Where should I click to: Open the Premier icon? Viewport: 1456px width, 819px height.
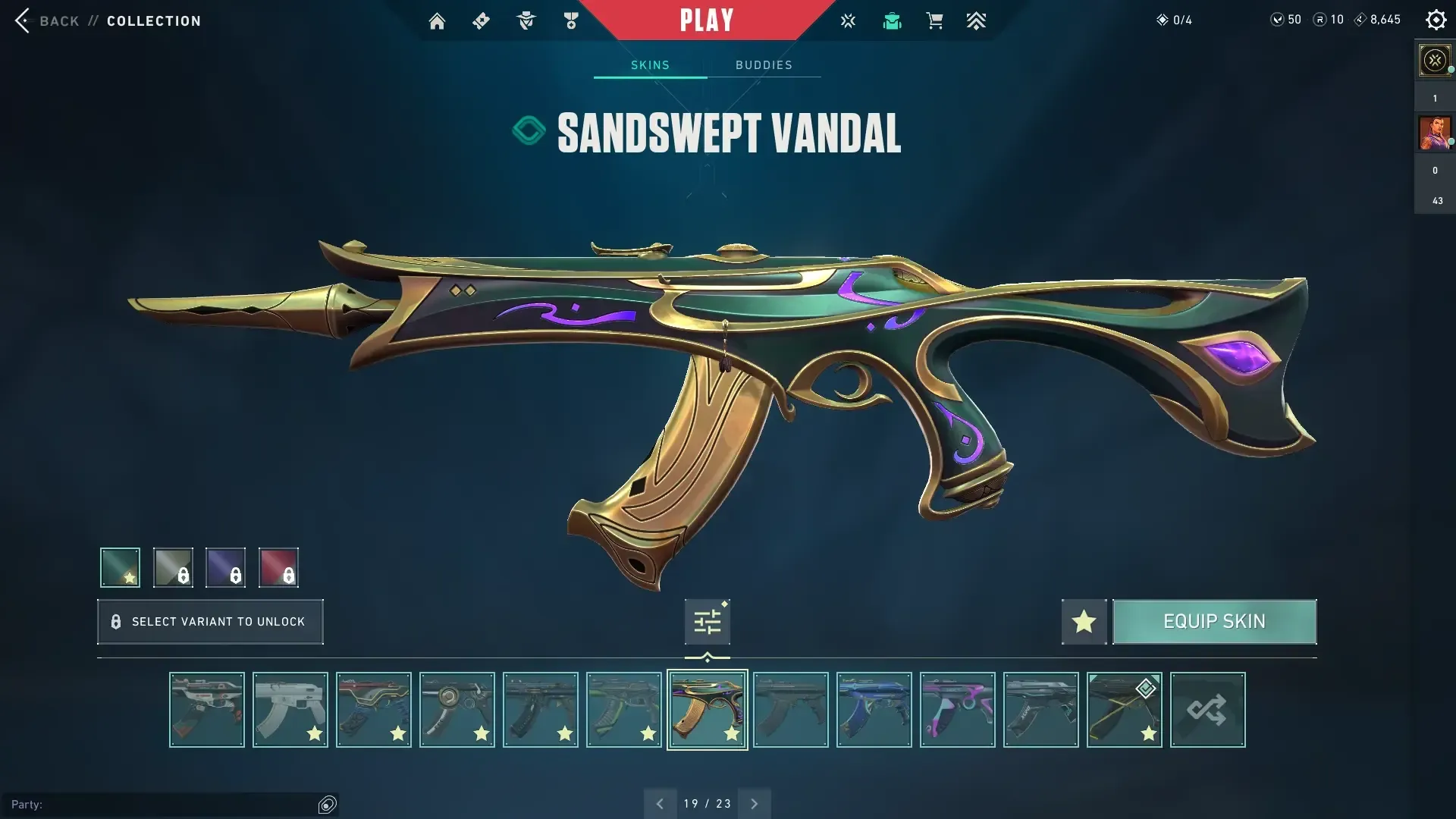pyautogui.click(x=977, y=20)
